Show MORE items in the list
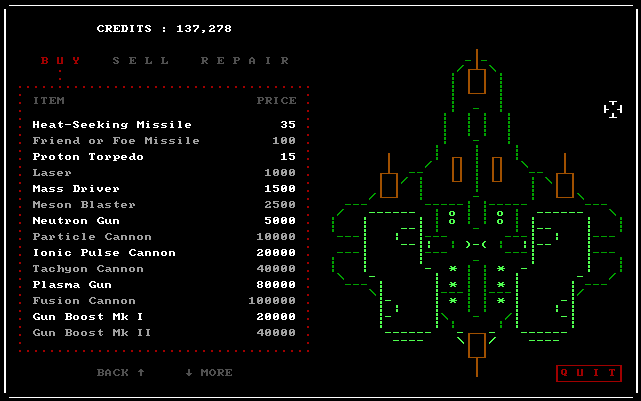The width and height of the screenshot is (641, 401). (208, 373)
